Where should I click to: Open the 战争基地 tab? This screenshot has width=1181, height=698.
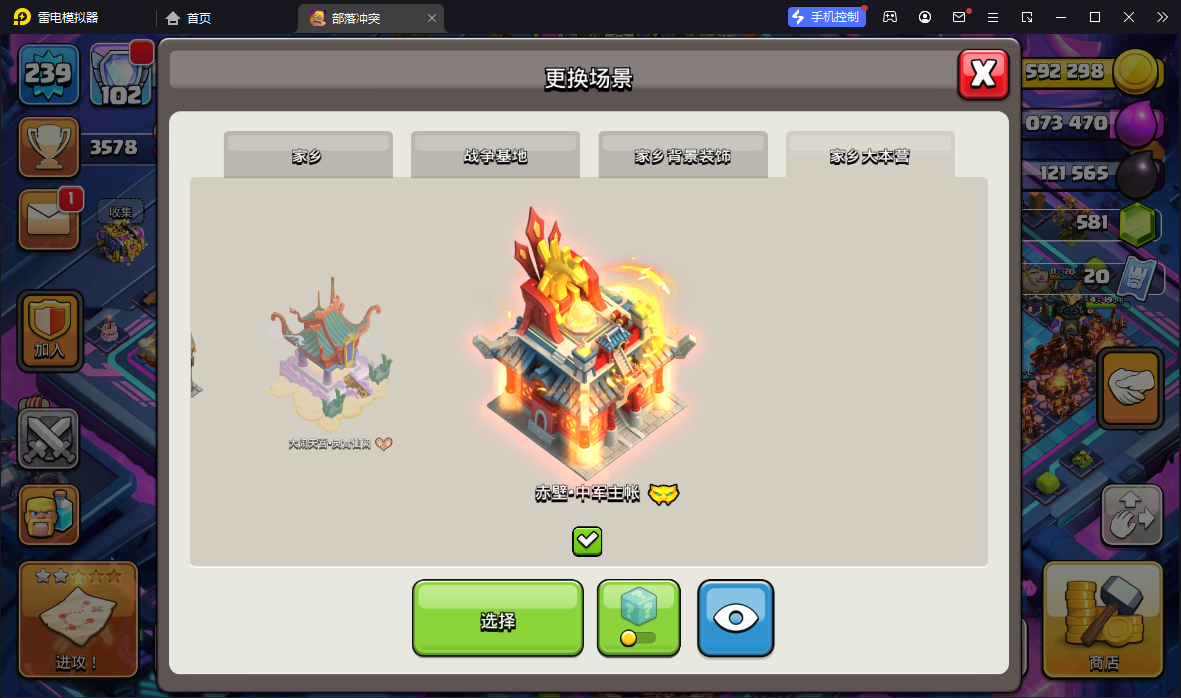495,155
